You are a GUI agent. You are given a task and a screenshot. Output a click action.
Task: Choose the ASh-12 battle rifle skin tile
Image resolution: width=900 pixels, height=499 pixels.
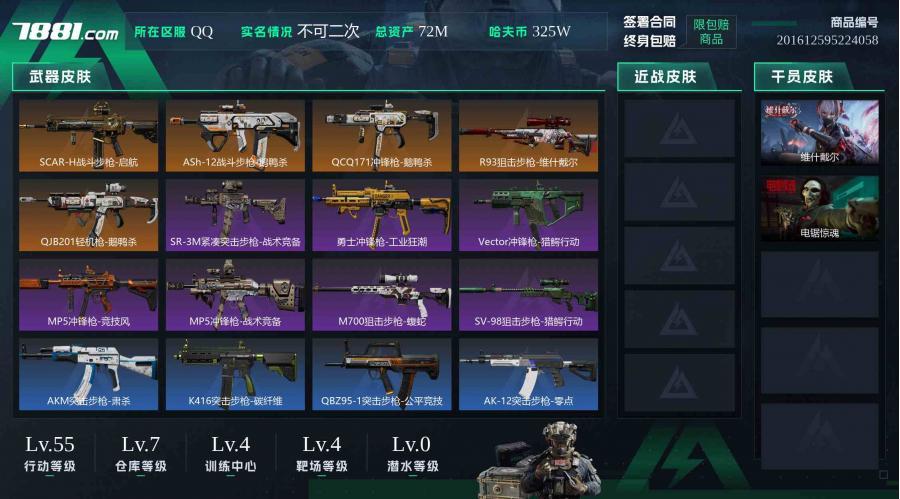tap(235, 135)
